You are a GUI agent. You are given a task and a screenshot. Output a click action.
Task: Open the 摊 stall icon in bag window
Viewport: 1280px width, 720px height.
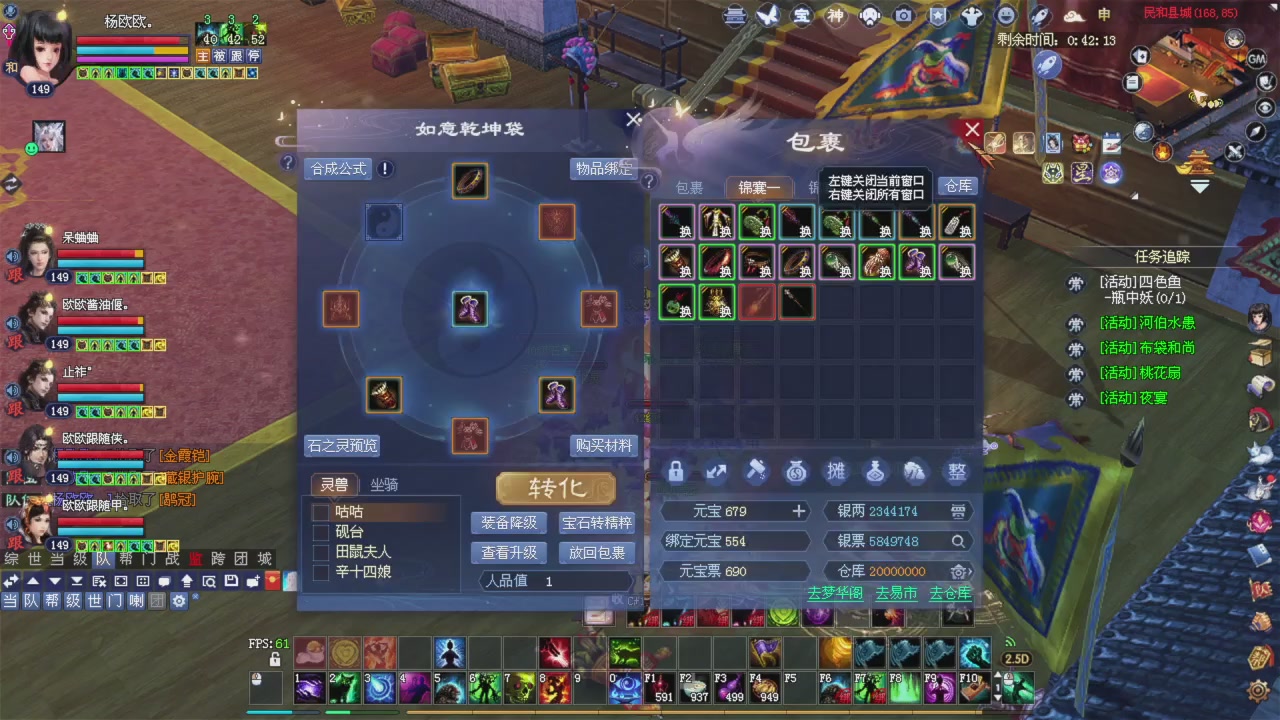836,472
